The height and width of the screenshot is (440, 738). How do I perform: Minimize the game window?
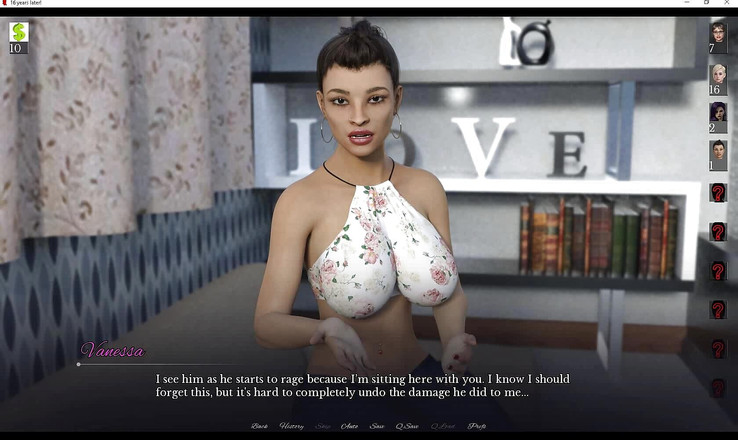click(688, 3)
